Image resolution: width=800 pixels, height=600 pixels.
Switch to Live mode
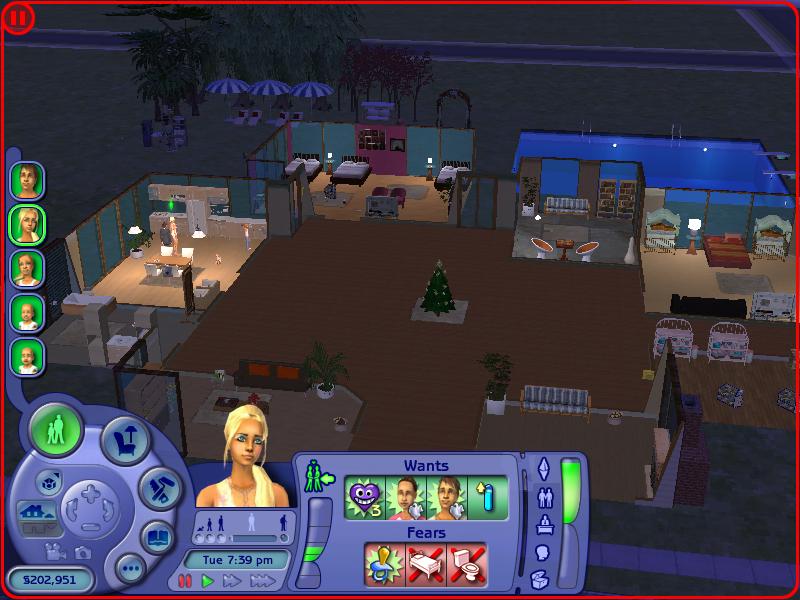tap(56, 431)
